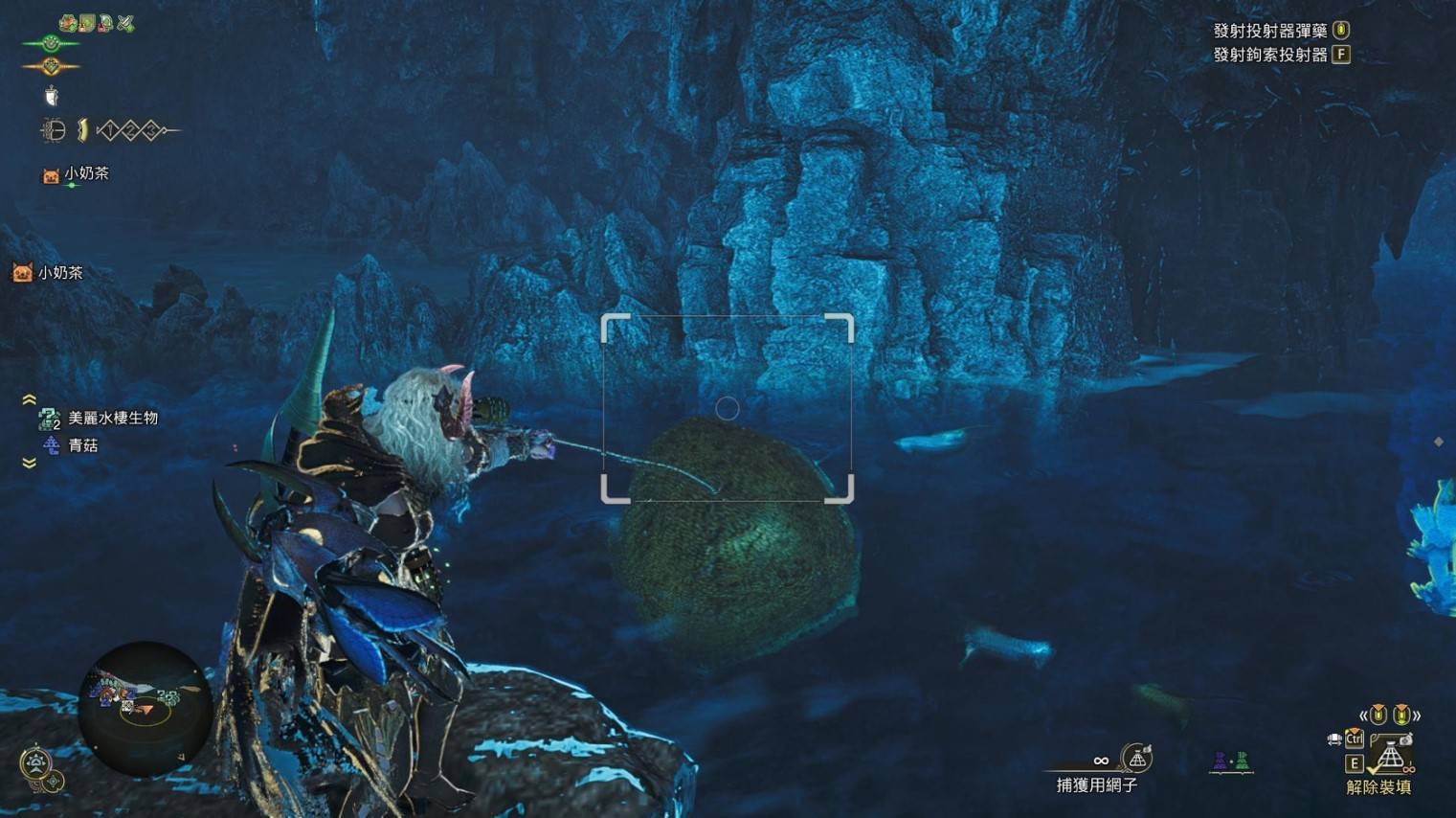Click the Palico face icon beside lower 小奶茶
The width and height of the screenshot is (1456, 818).
(x=22, y=274)
